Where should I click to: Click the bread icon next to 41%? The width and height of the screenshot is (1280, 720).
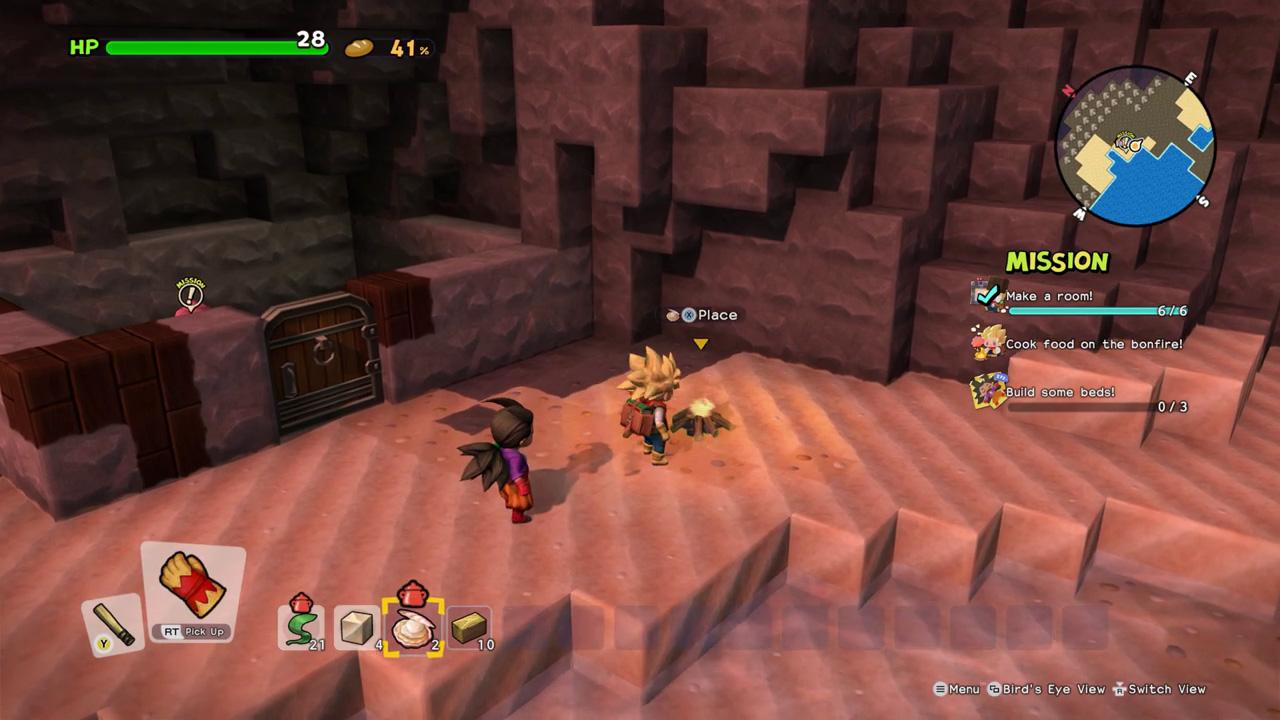tap(358, 47)
